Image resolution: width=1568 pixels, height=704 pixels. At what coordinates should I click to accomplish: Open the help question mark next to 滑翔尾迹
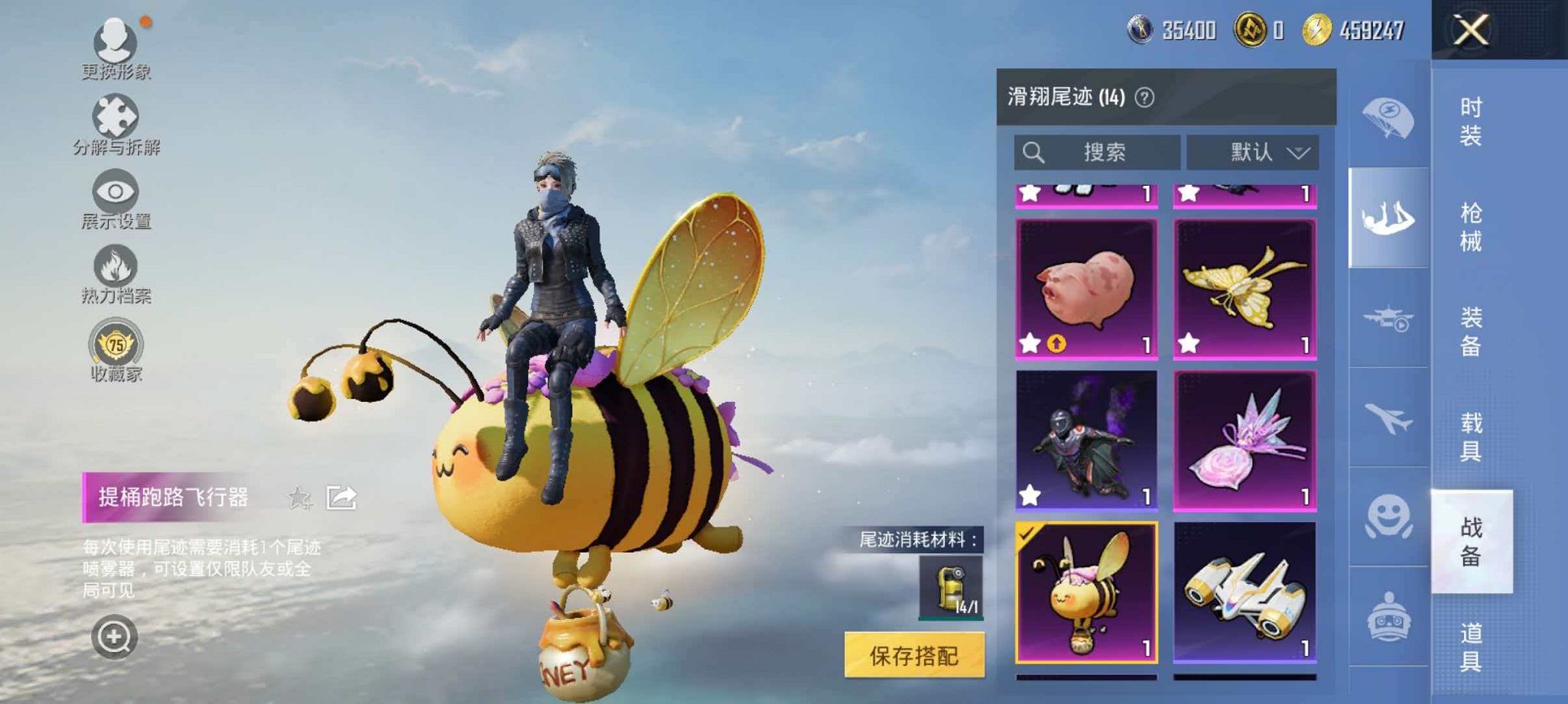point(1147,98)
